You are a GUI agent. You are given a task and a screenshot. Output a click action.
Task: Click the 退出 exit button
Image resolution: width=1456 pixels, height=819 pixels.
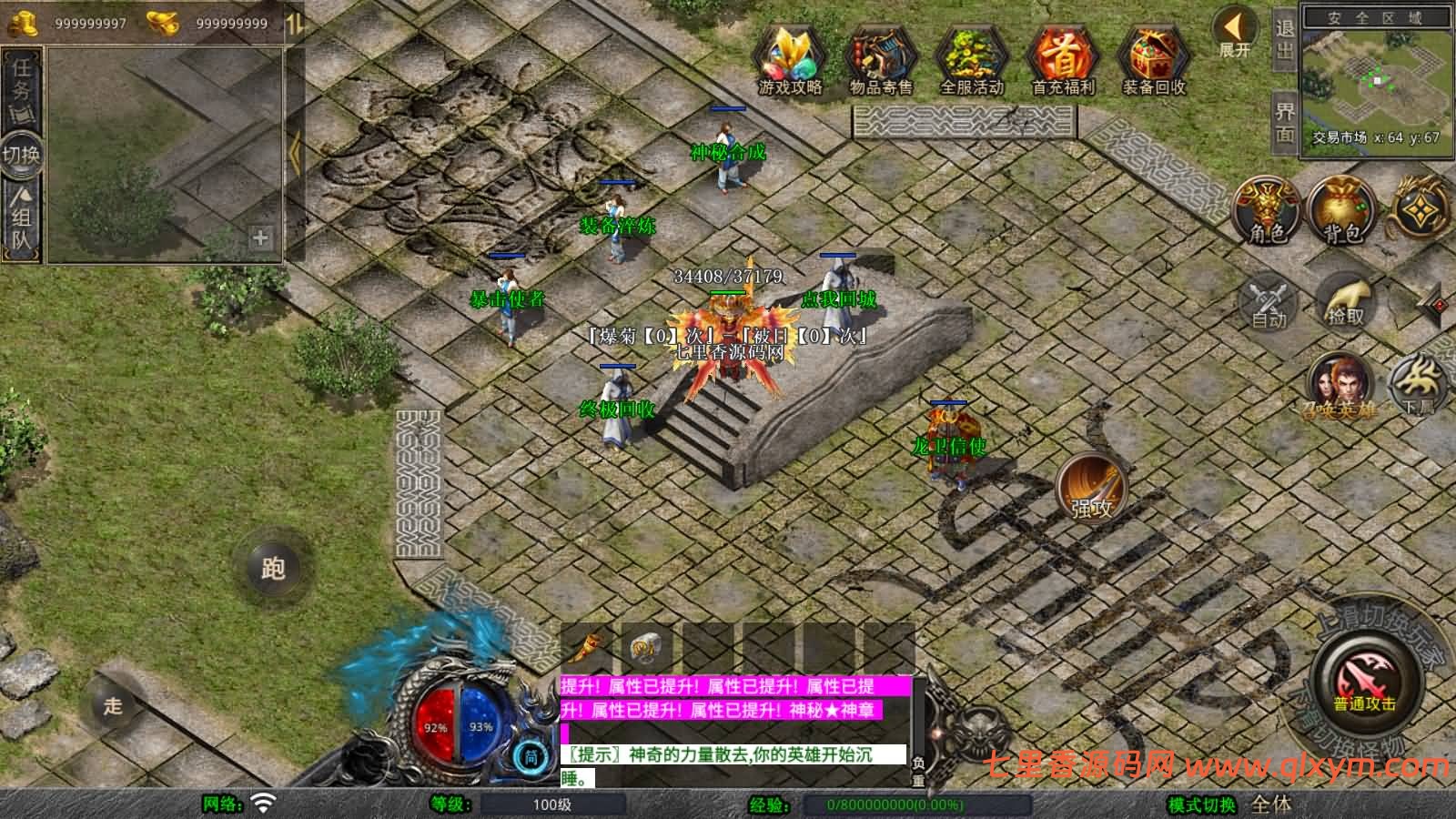(1284, 39)
